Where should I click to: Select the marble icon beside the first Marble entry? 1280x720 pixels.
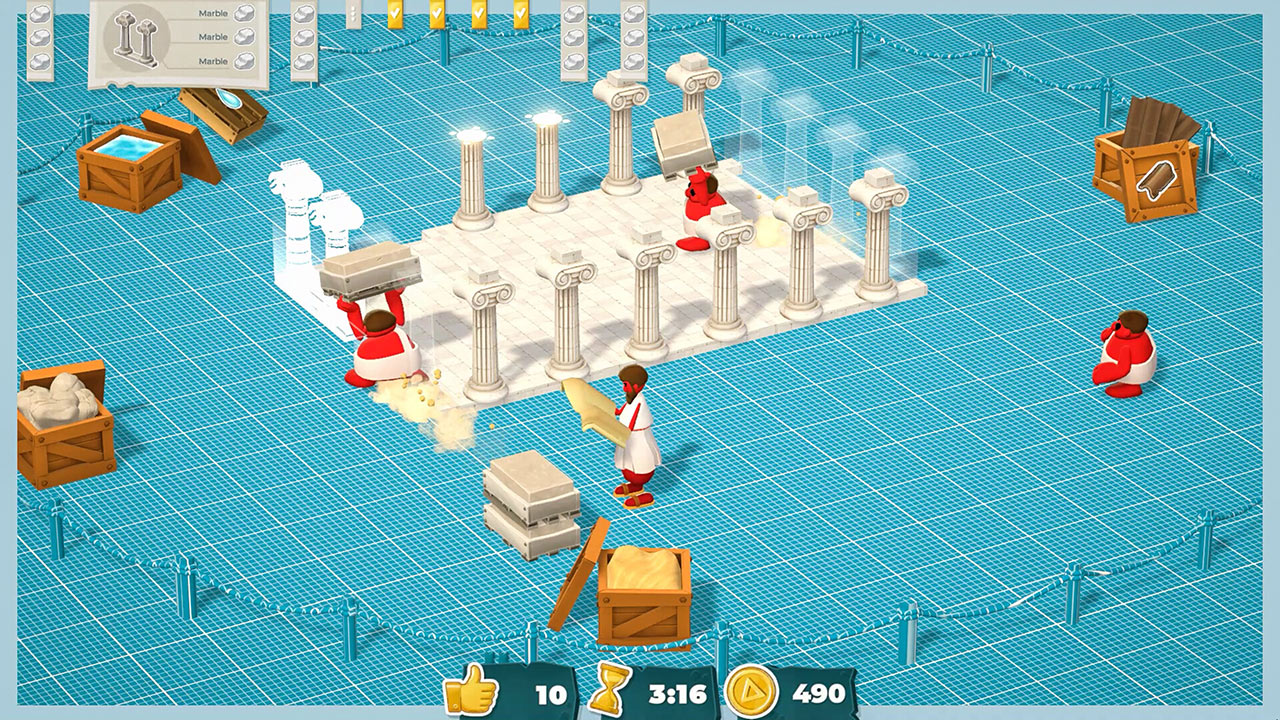coord(245,12)
